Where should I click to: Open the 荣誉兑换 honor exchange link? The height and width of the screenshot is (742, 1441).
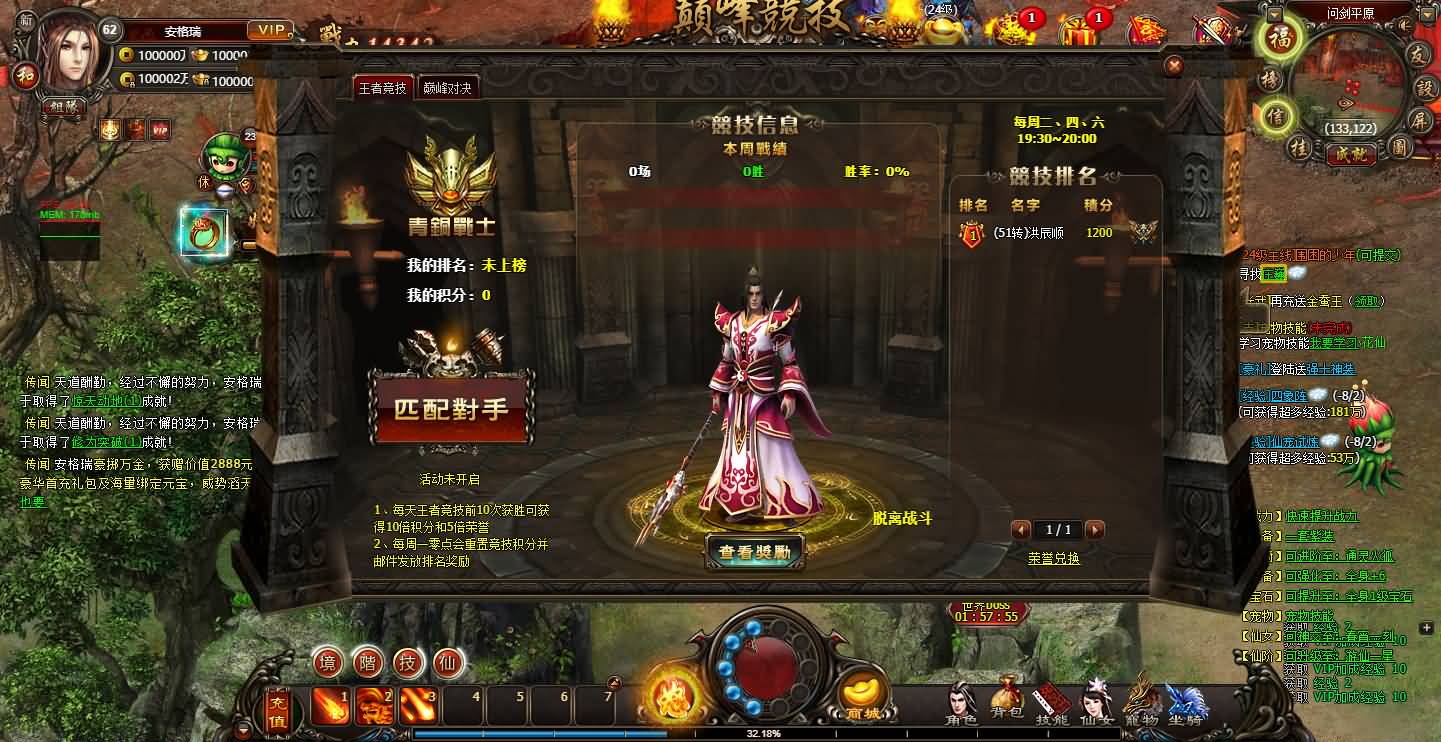click(1054, 558)
